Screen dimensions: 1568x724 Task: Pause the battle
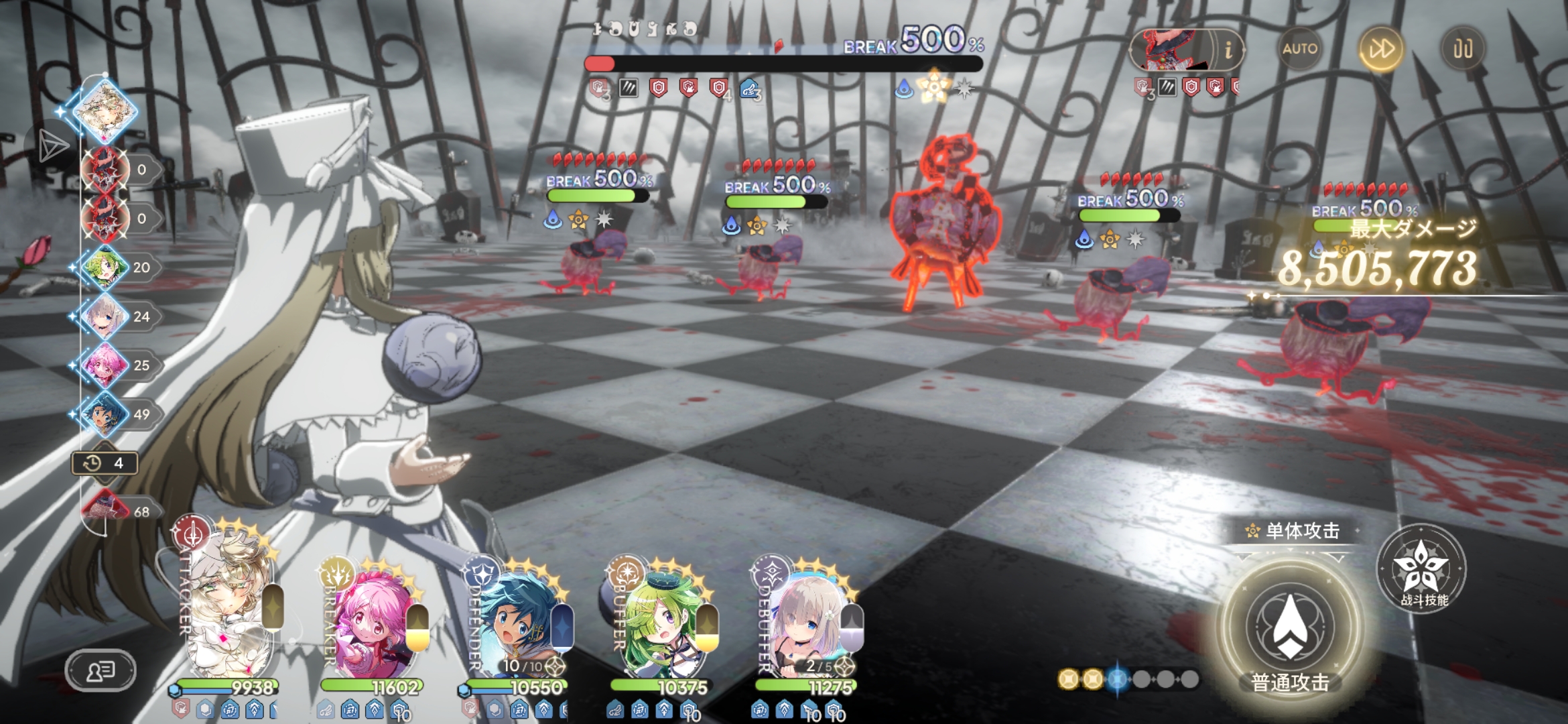(x=1462, y=49)
